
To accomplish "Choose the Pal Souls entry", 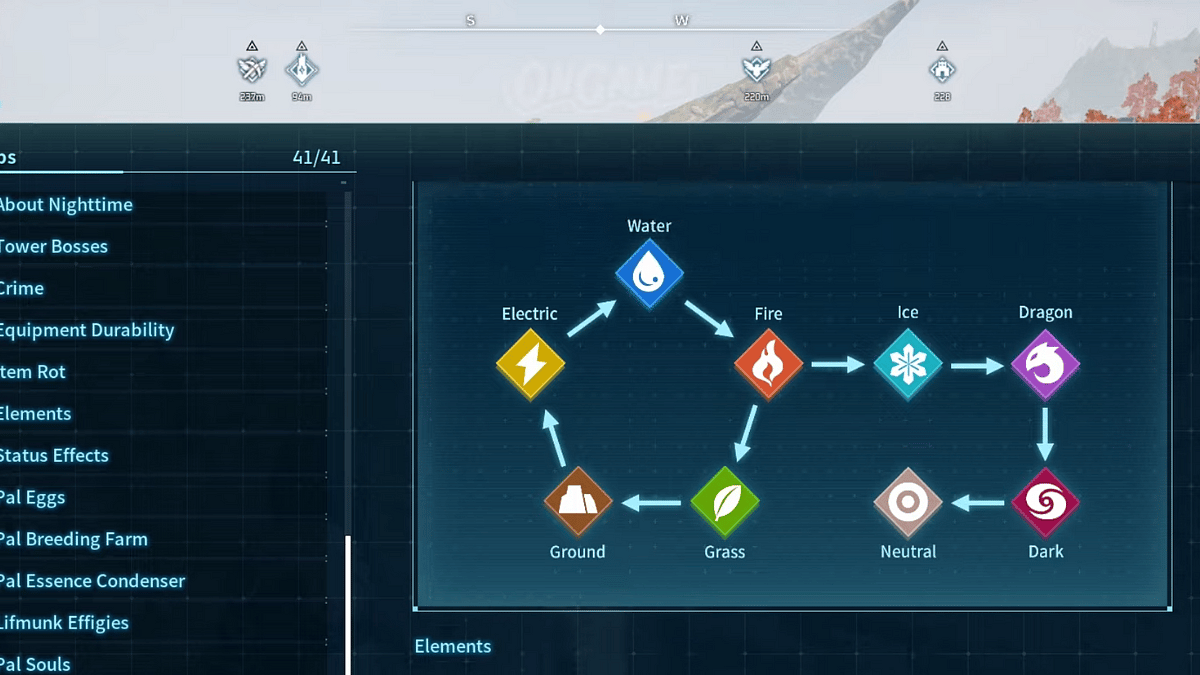I will click(x=36, y=664).
